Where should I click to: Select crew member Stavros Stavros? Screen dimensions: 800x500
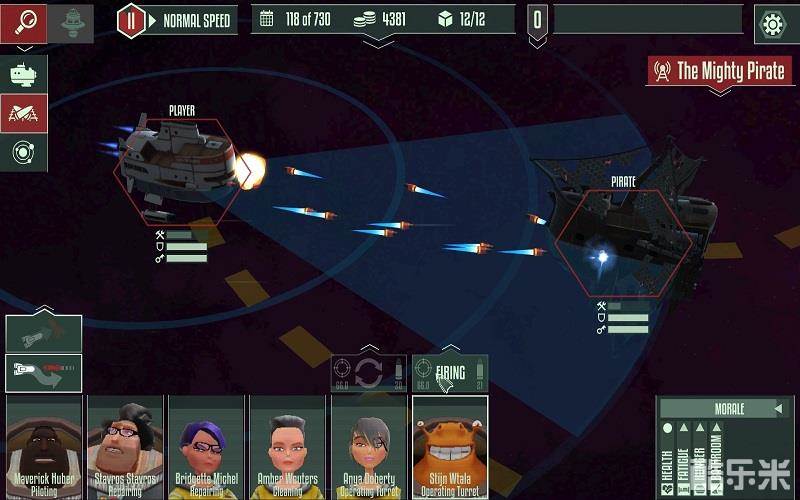coord(124,446)
